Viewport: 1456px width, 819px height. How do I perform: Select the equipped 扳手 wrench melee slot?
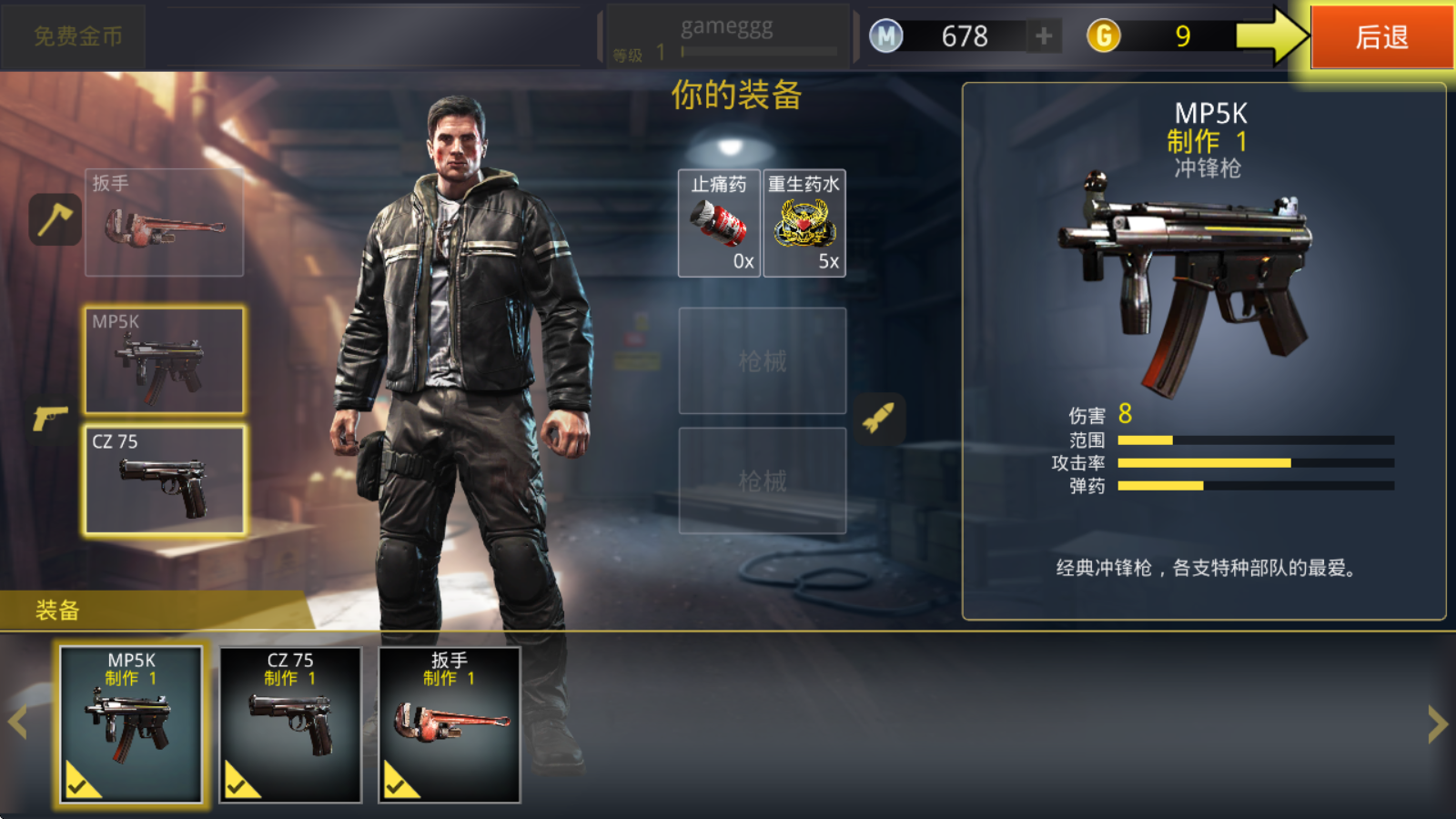click(164, 223)
